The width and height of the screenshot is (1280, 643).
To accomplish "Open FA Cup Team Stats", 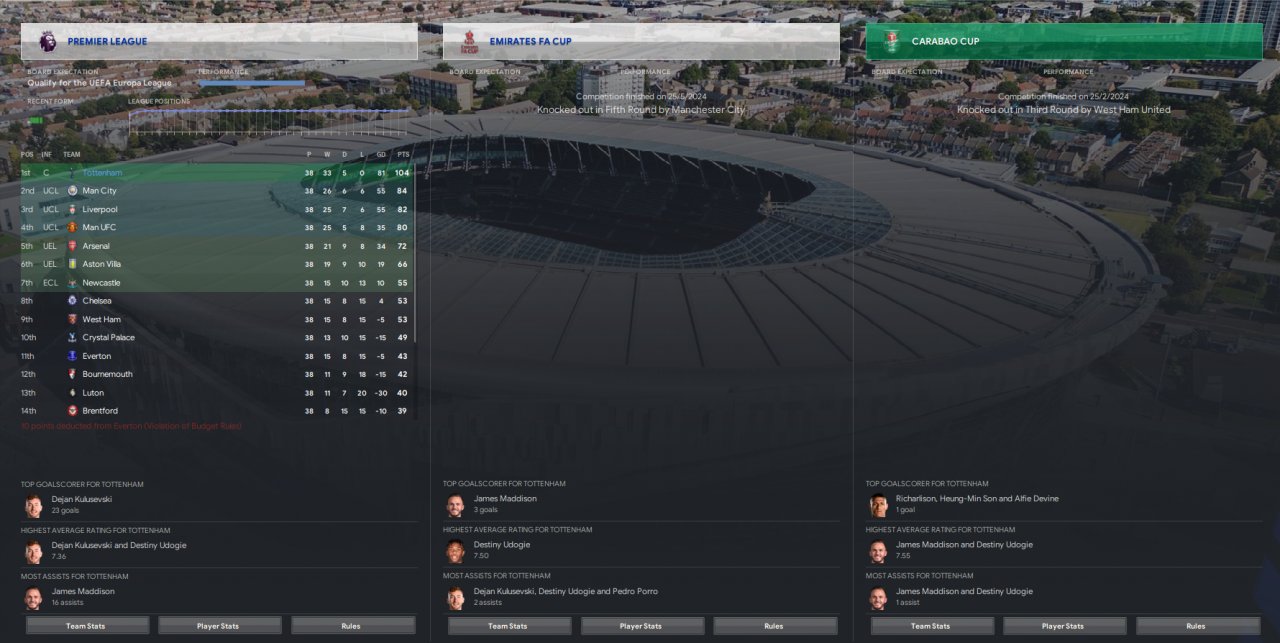I will click(508, 626).
